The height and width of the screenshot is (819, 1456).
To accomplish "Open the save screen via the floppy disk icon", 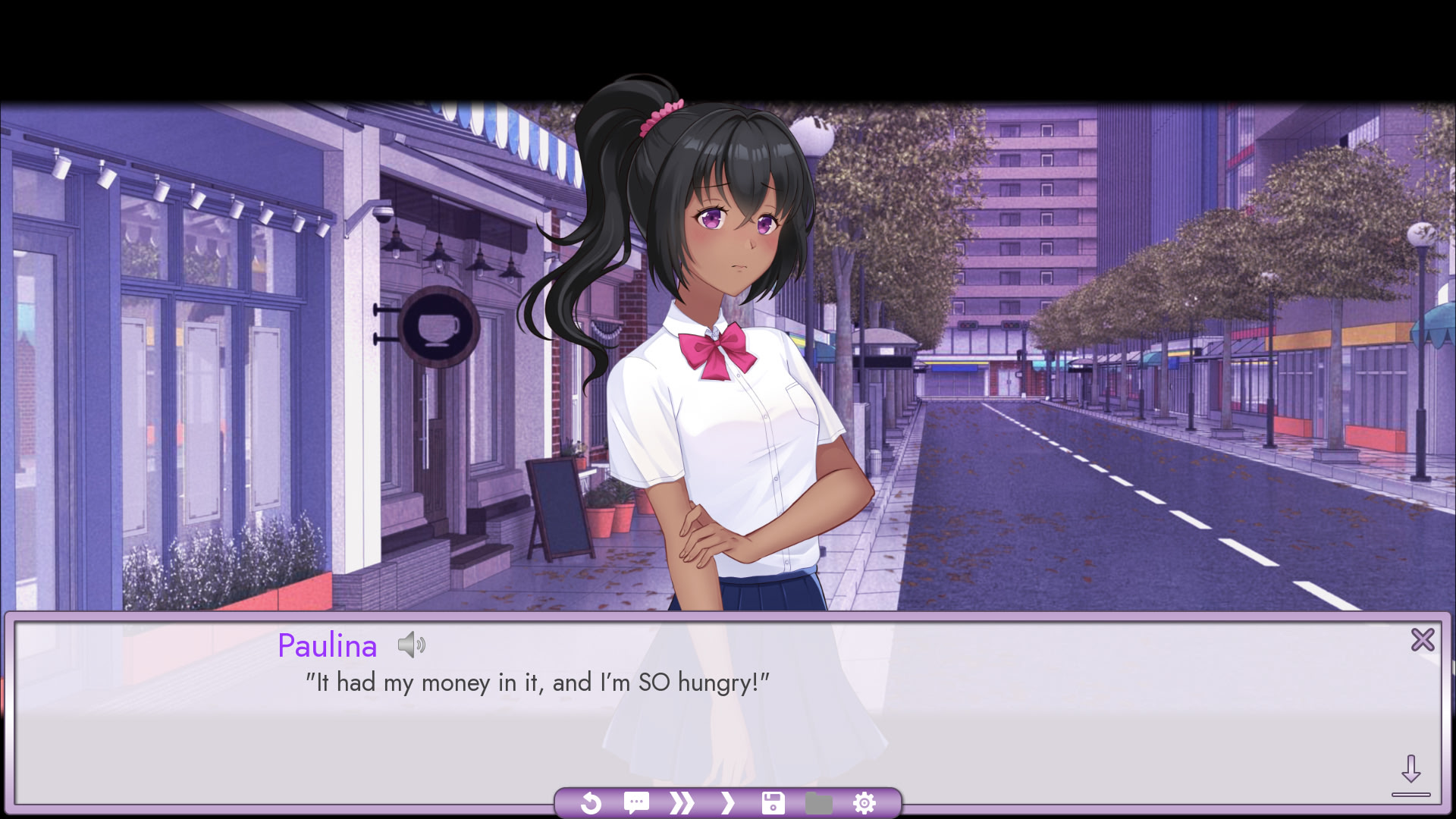I will point(773,802).
